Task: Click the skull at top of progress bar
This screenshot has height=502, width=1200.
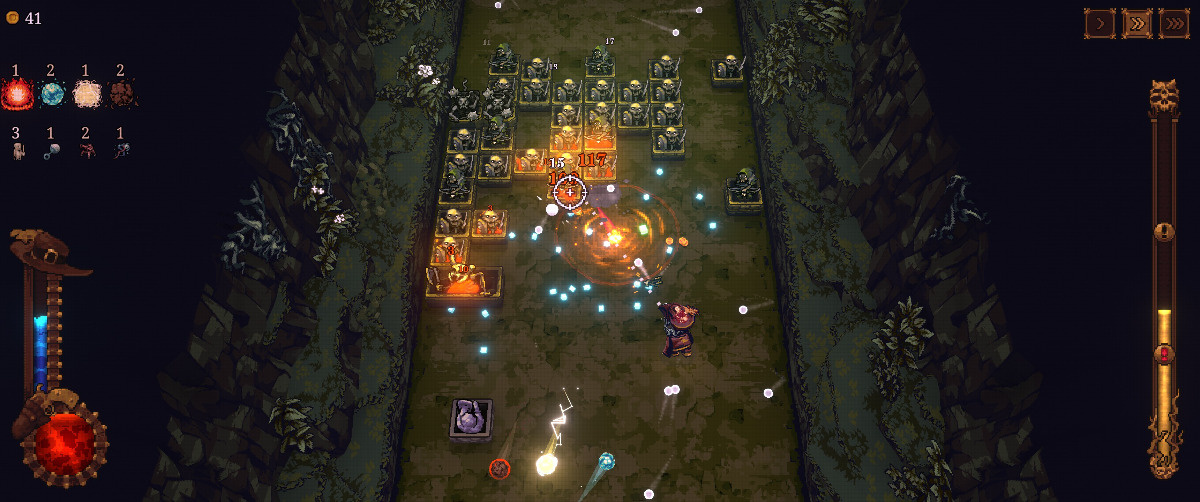Action: (x=1164, y=97)
